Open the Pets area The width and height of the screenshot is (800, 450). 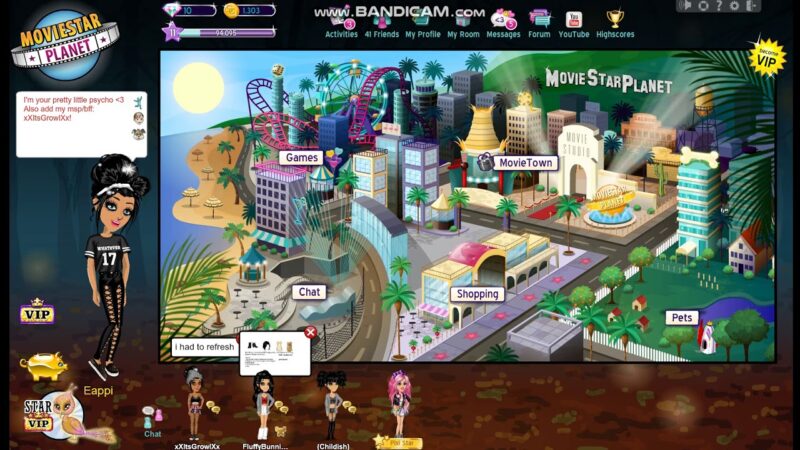point(682,318)
